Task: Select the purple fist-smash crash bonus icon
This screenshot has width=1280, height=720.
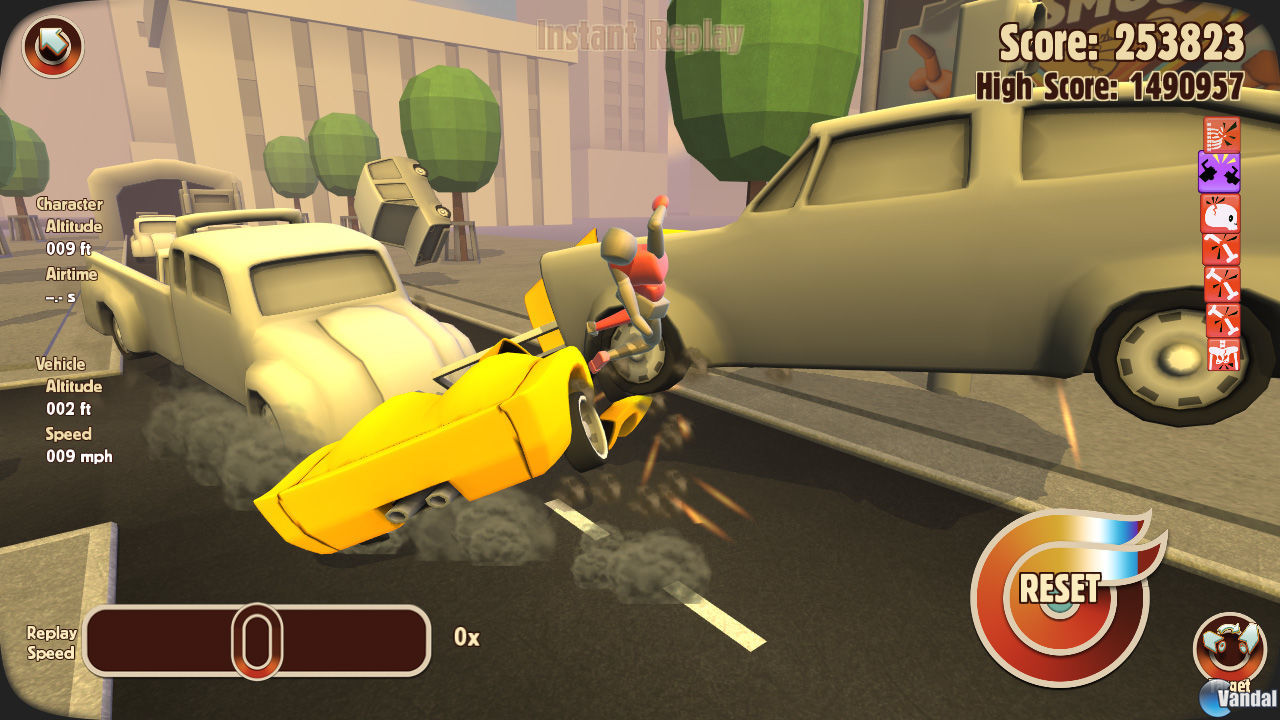Action: (x=1222, y=172)
